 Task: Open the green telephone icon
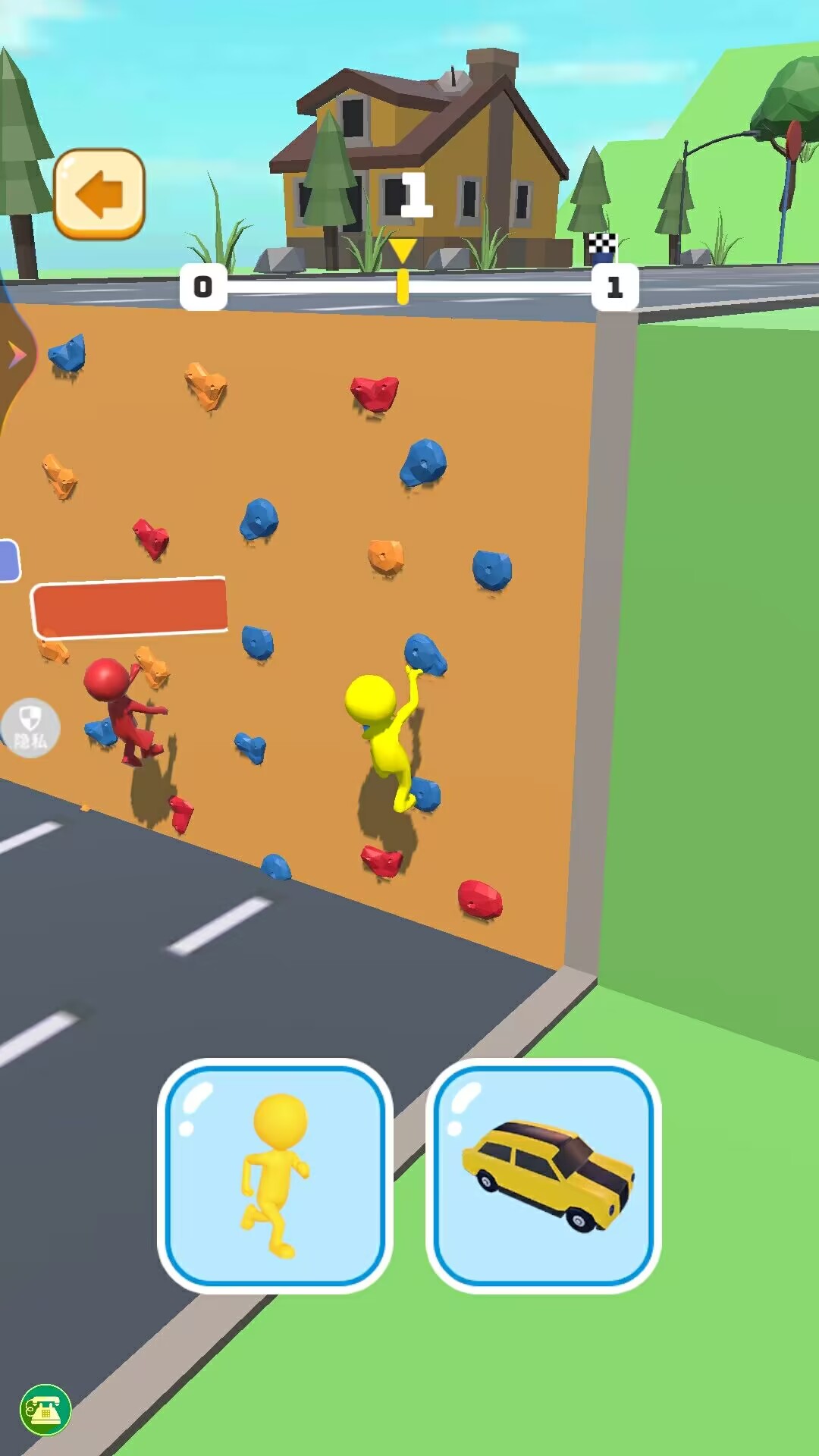[x=45, y=1410]
